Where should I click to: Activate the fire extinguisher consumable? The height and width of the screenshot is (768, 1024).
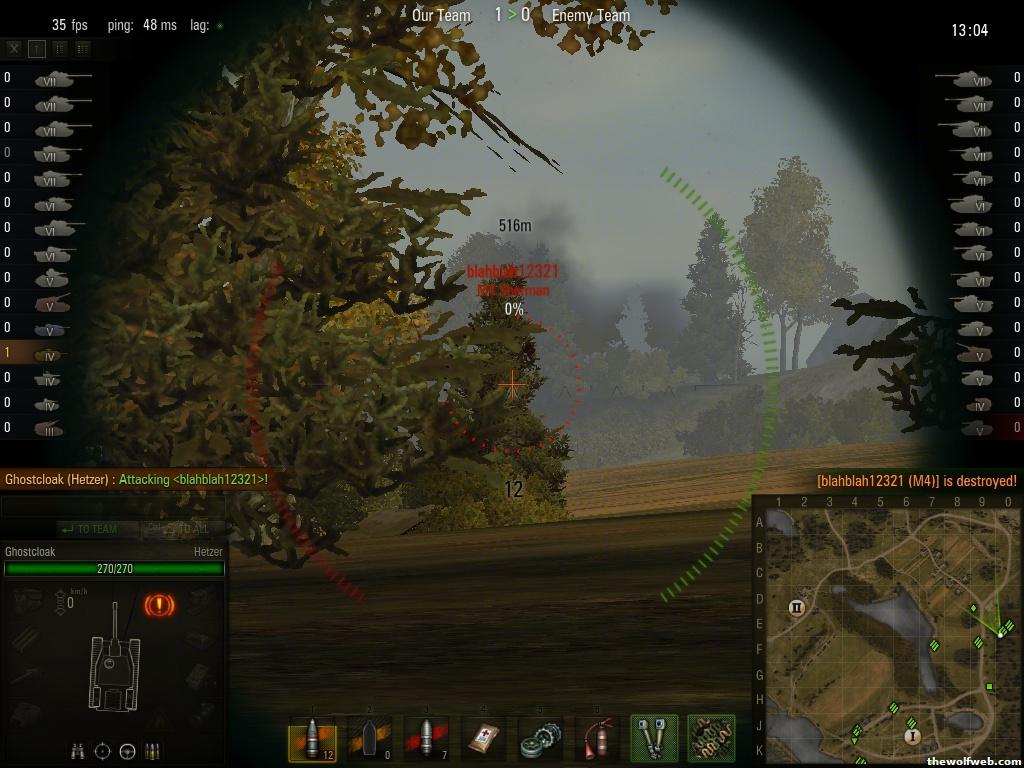click(x=597, y=739)
